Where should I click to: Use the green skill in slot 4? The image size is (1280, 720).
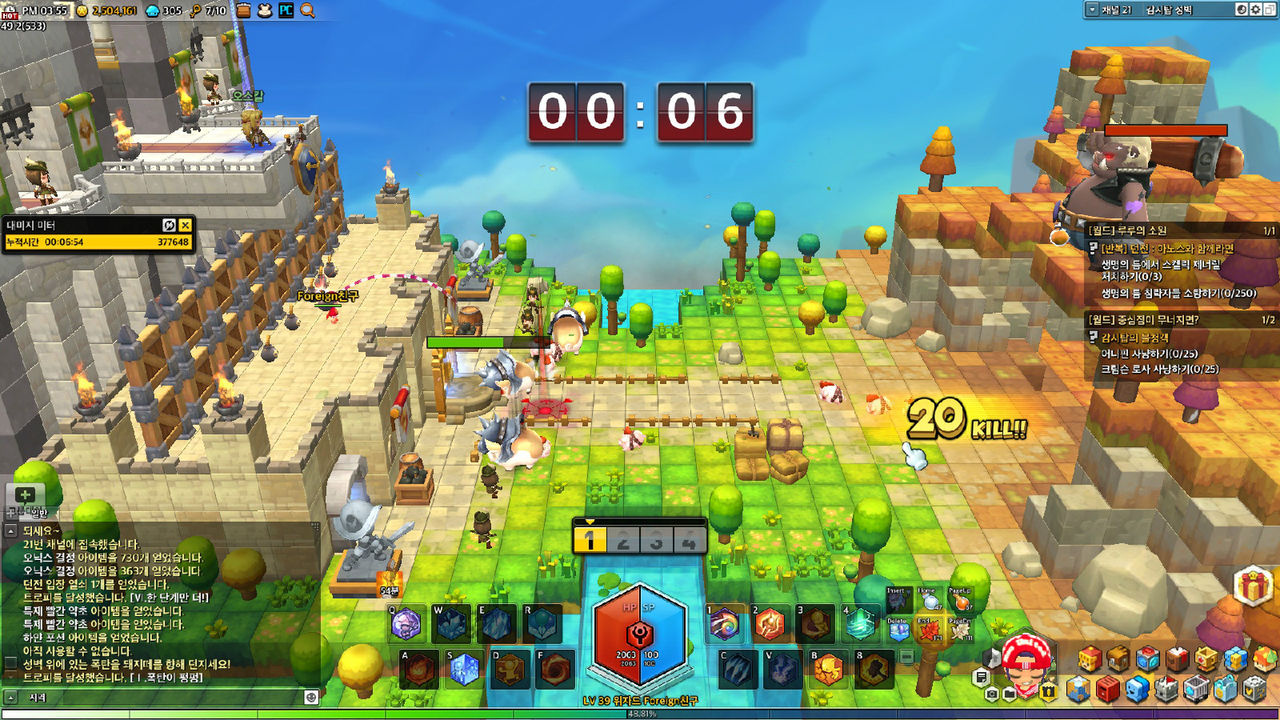click(859, 625)
